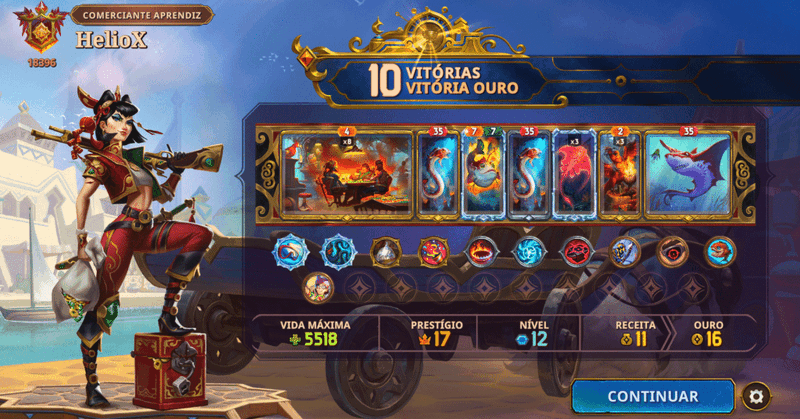Select the large tavern card-game item card
Image resolution: width=800 pixels, height=419 pixels.
click(347, 173)
